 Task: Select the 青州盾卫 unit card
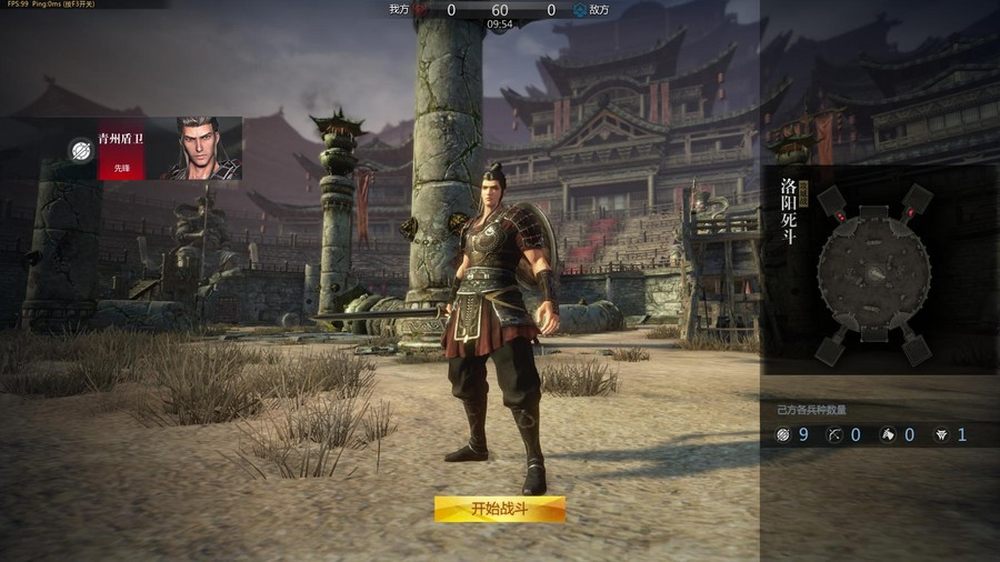pyautogui.click(x=120, y=148)
